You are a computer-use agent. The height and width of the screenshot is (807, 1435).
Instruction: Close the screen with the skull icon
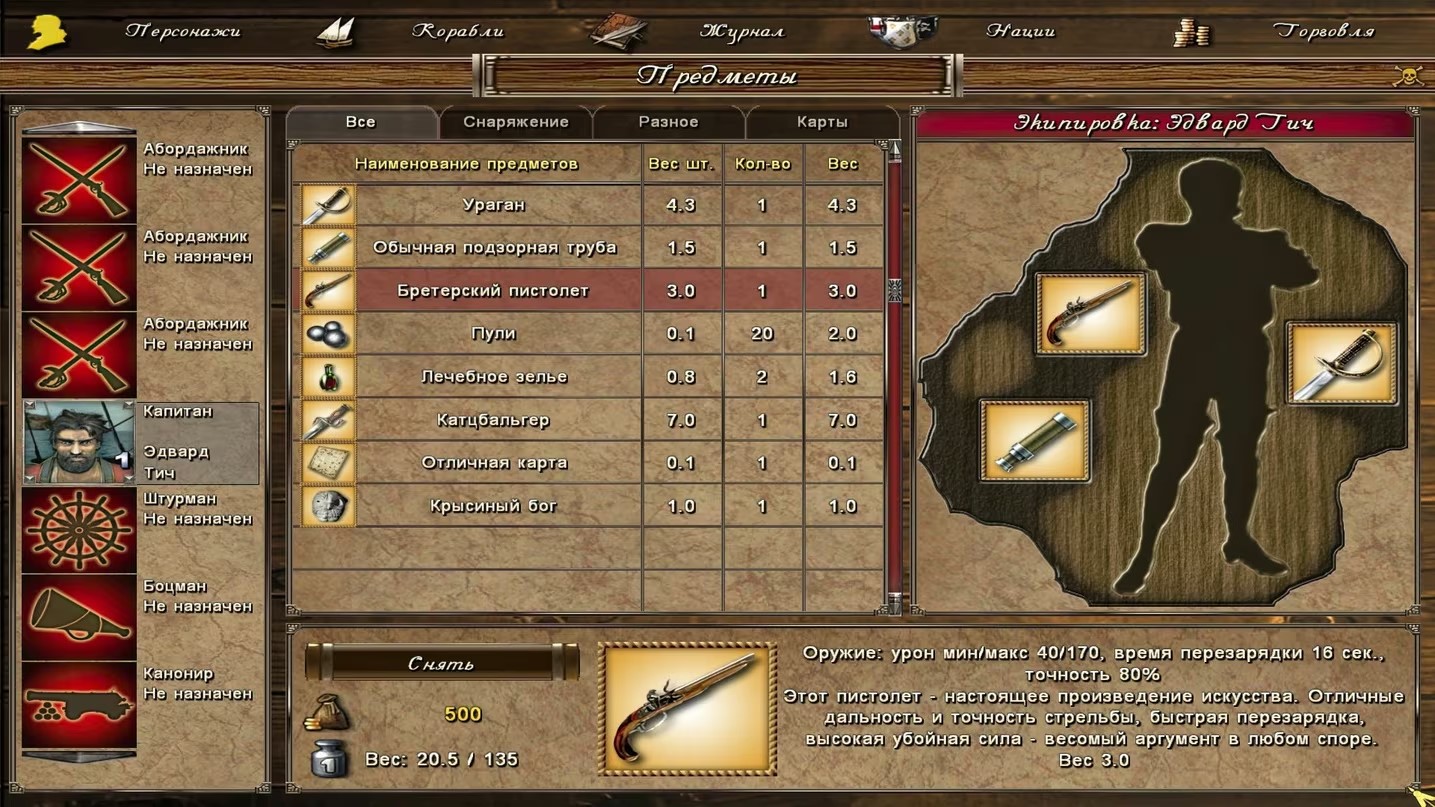[x=1408, y=76]
